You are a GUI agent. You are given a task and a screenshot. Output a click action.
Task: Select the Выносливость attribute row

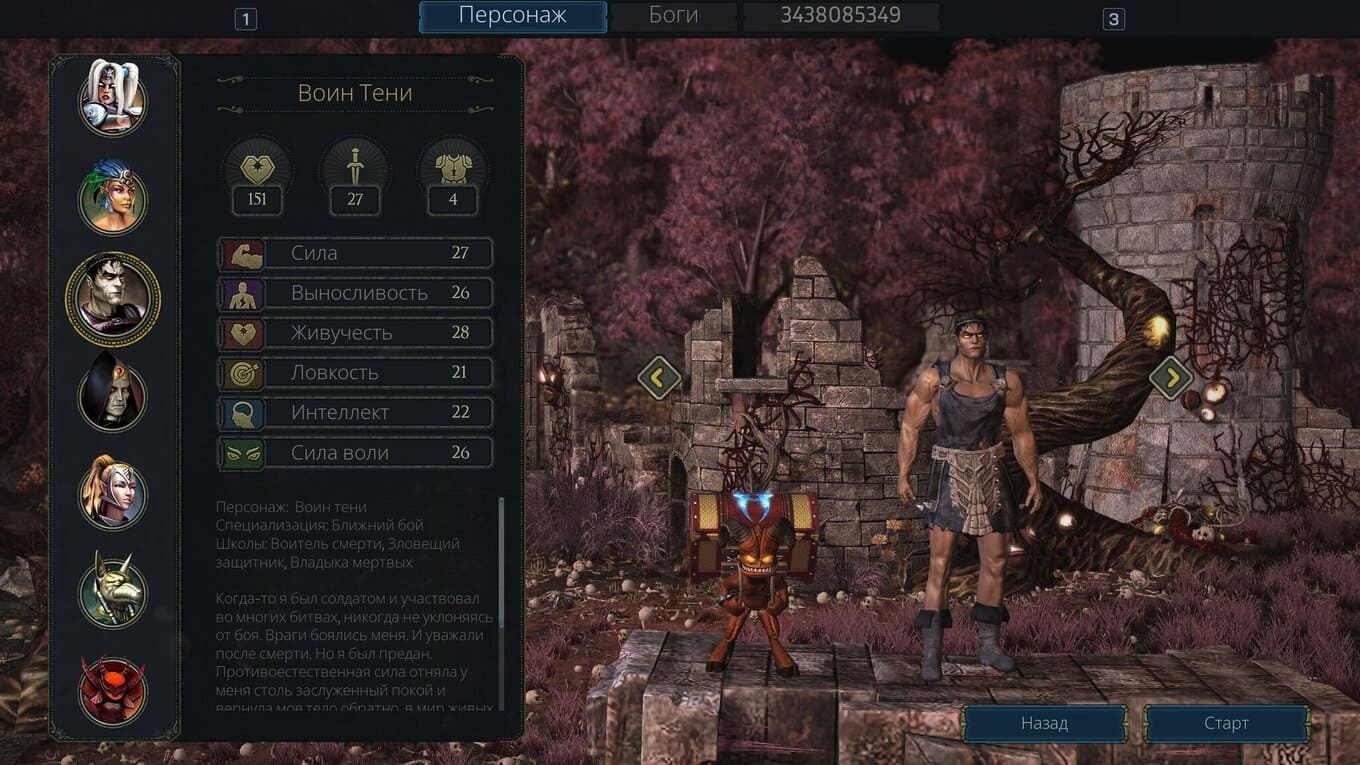pyautogui.click(x=356, y=293)
